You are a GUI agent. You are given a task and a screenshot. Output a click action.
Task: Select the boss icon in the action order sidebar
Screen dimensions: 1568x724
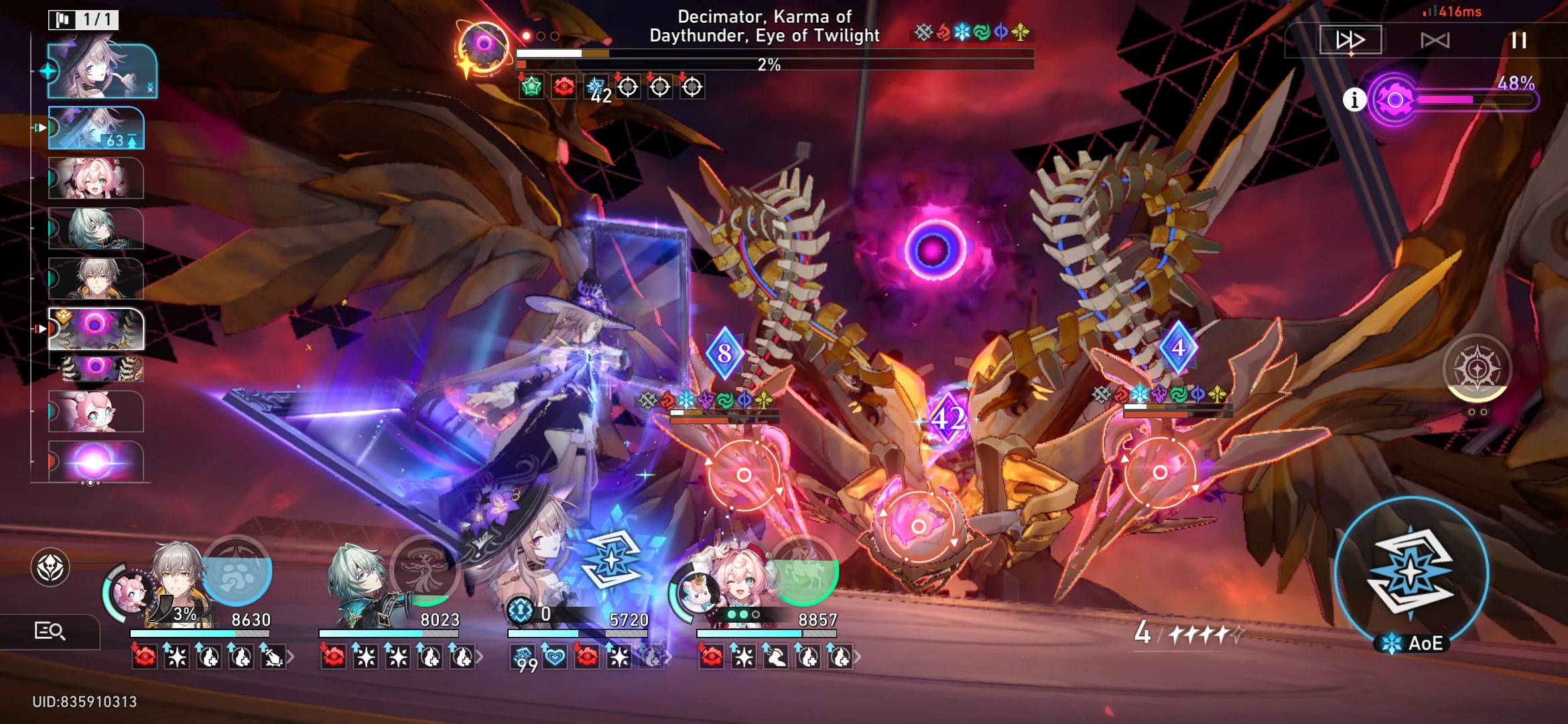click(x=97, y=328)
